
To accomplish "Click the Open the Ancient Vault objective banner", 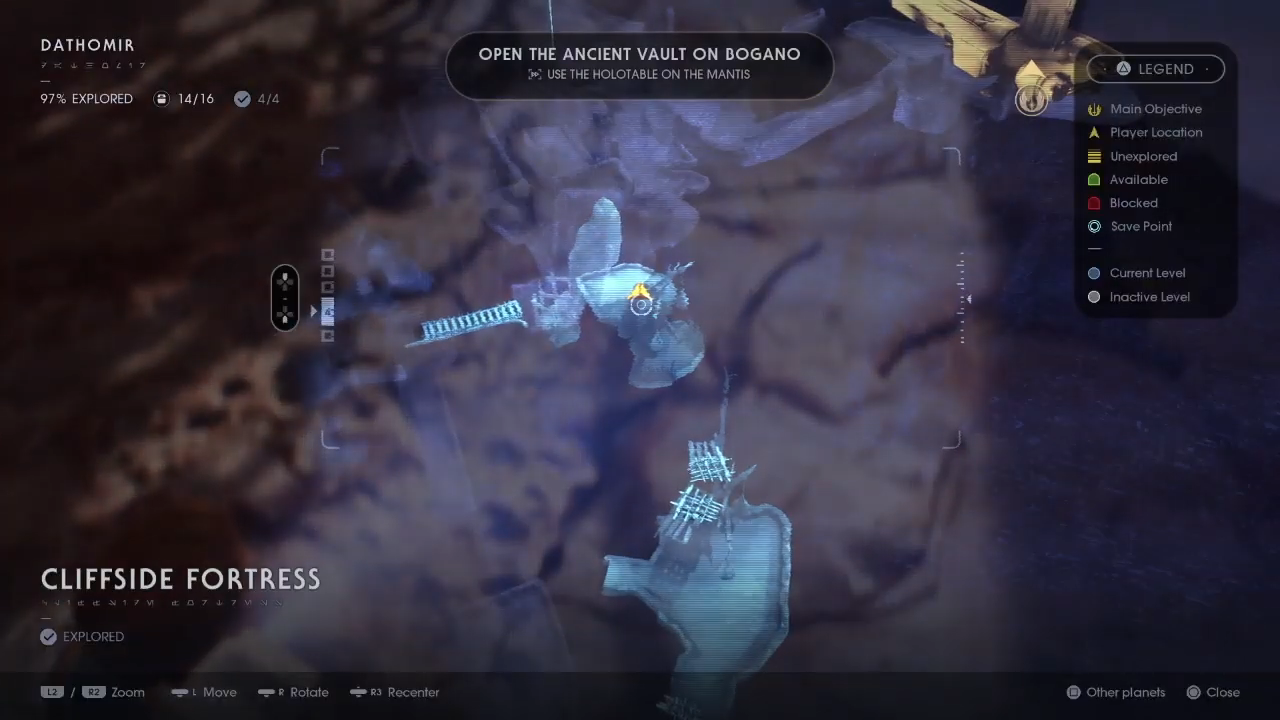I will (x=639, y=63).
